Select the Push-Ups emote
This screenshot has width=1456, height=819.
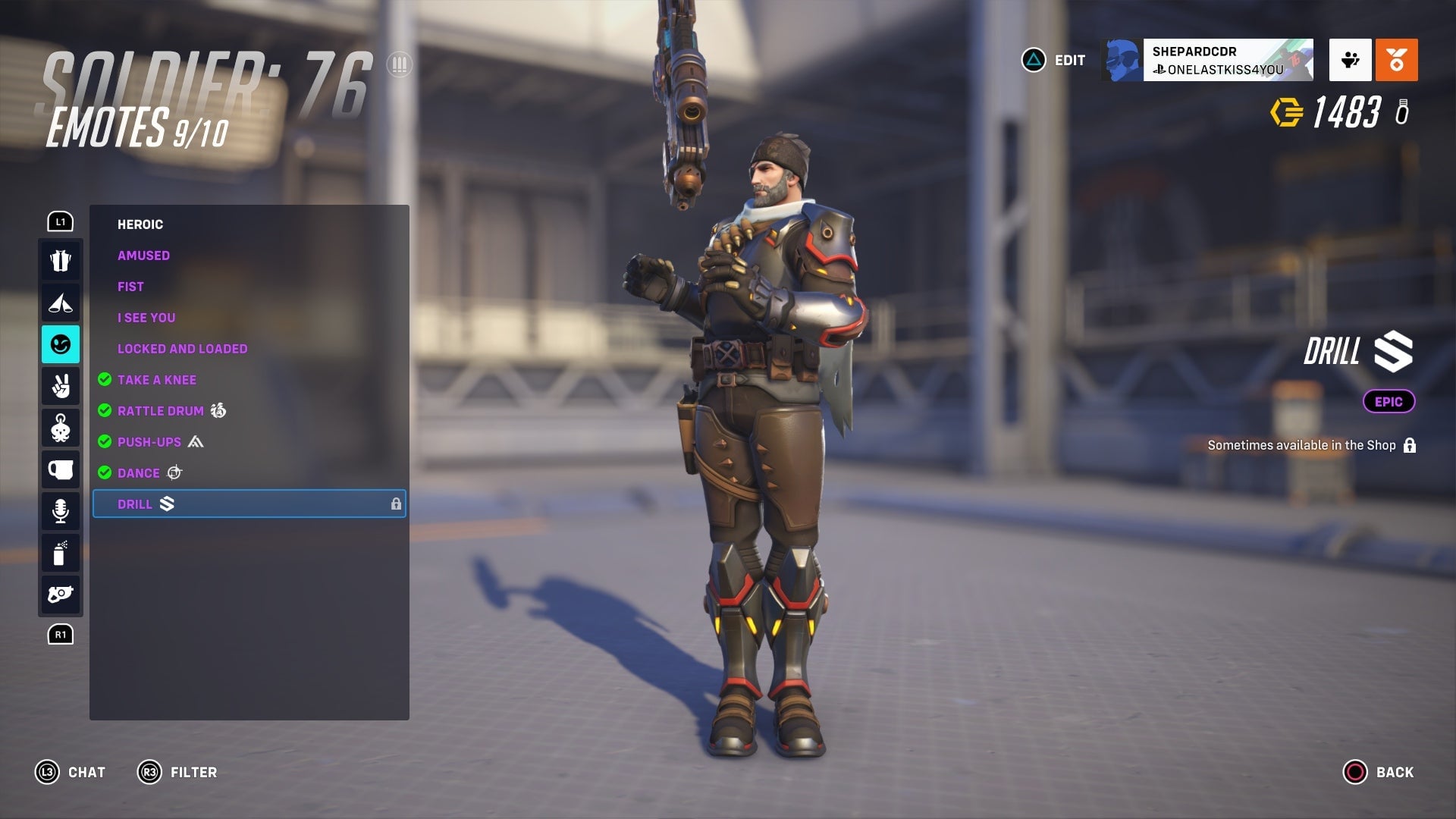click(149, 441)
